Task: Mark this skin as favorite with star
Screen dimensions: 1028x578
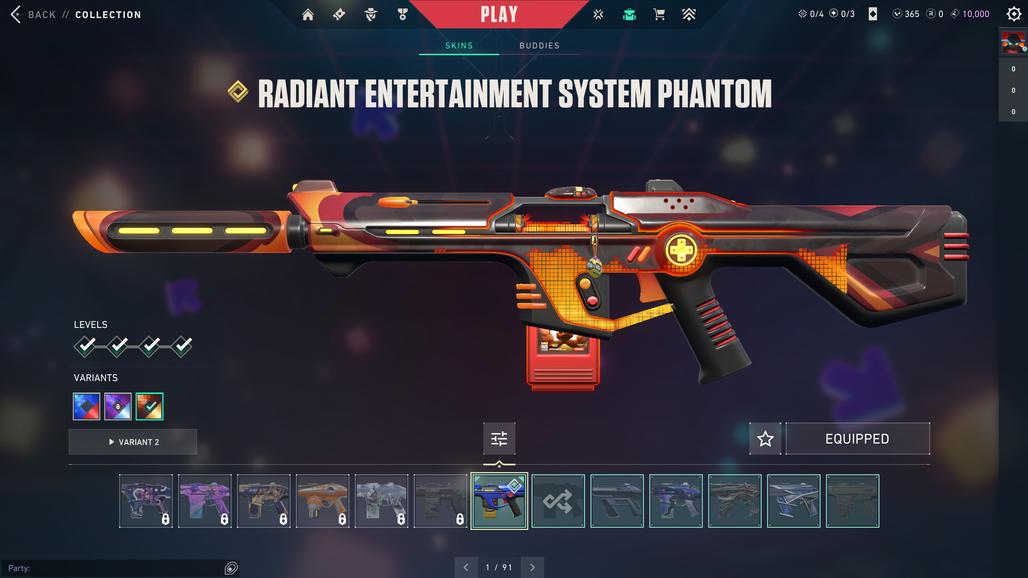Action: coord(765,439)
